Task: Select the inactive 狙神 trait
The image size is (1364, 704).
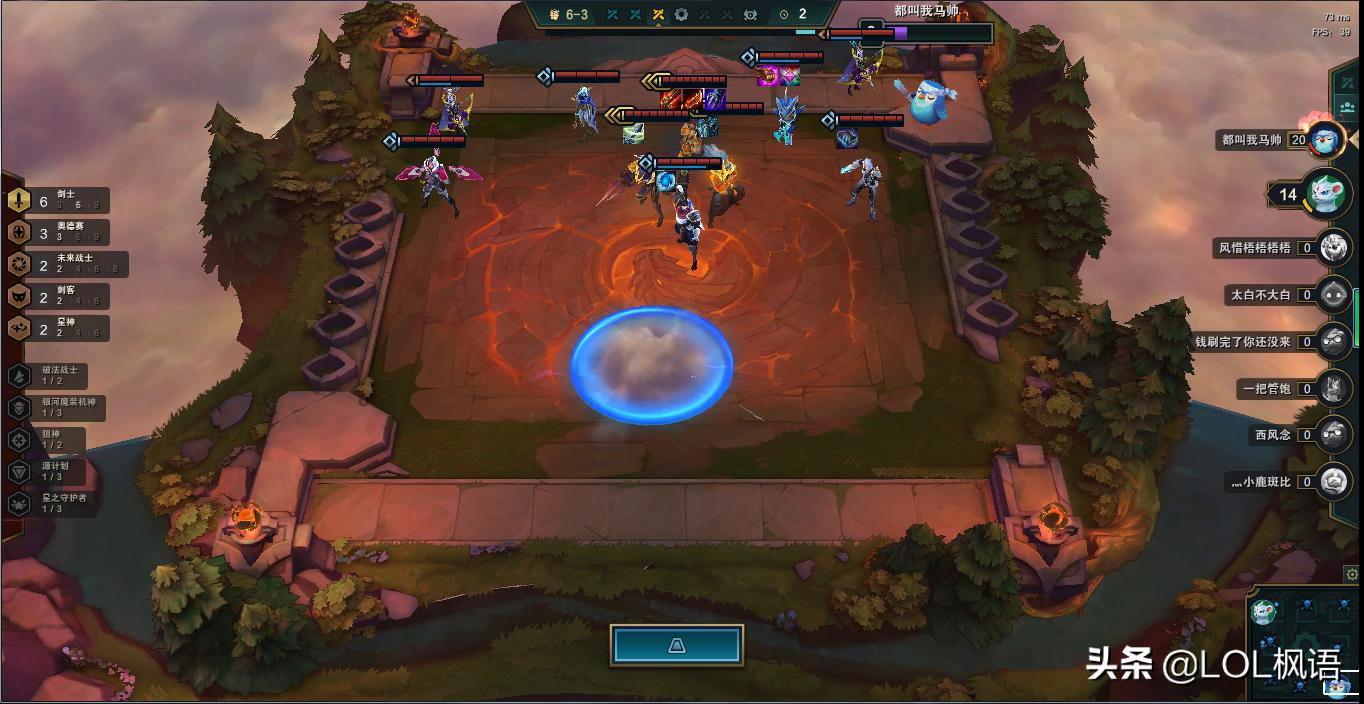Action: click(48, 440)
